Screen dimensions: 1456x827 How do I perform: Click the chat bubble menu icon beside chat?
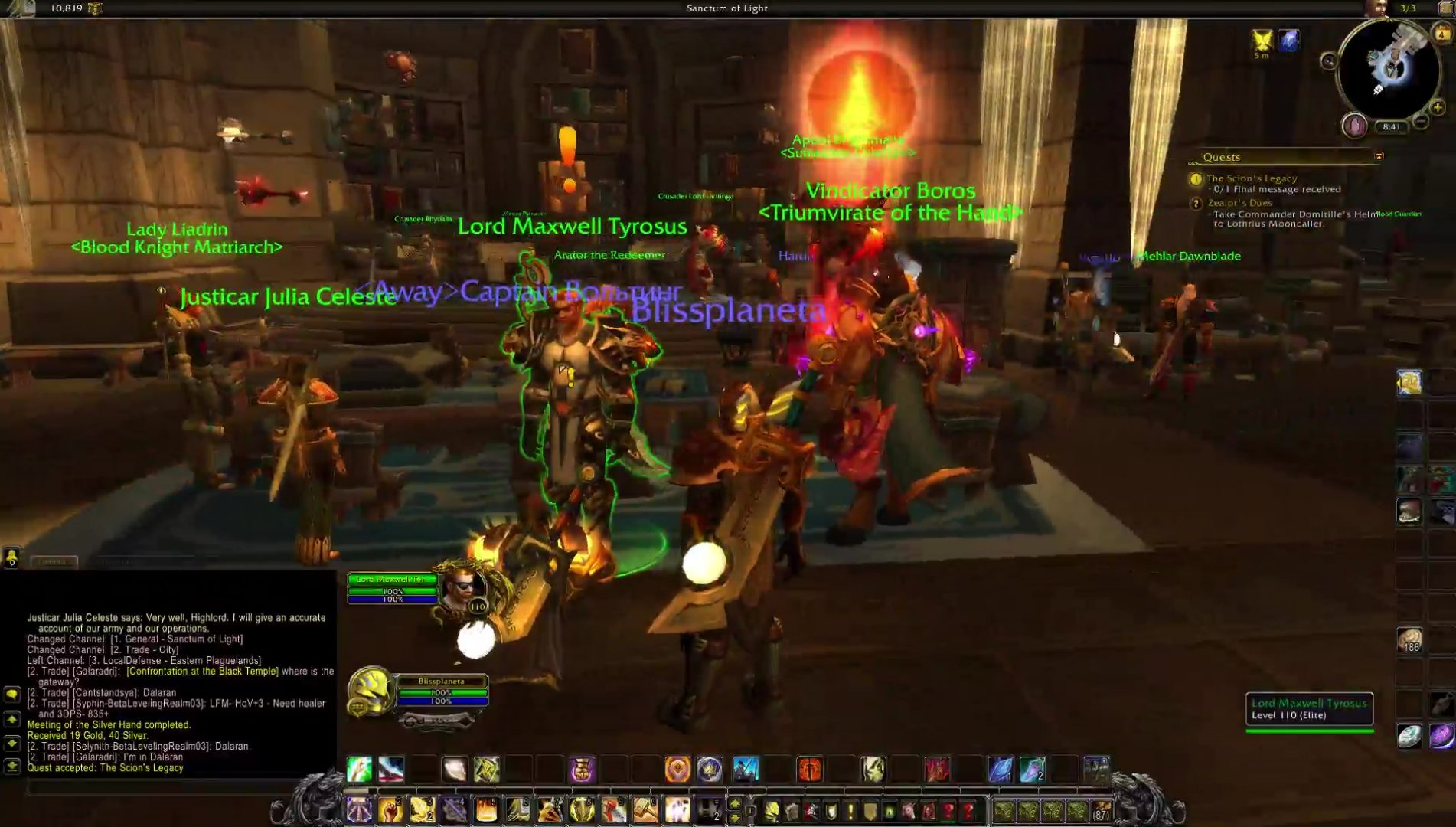[12, 695]
